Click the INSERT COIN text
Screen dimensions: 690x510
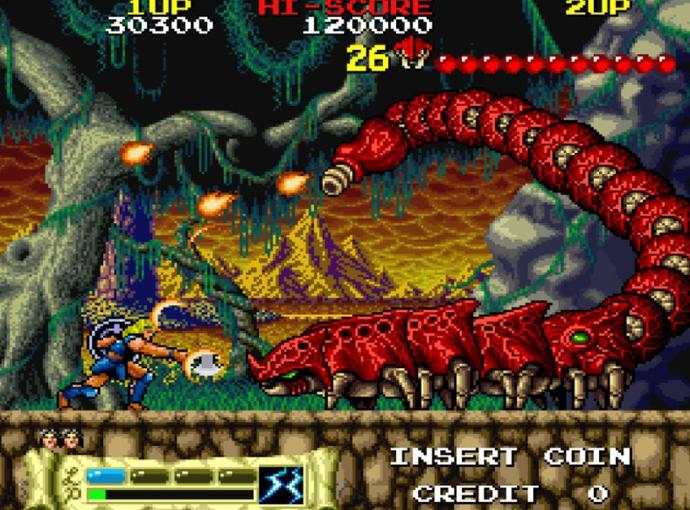(510, 458)
